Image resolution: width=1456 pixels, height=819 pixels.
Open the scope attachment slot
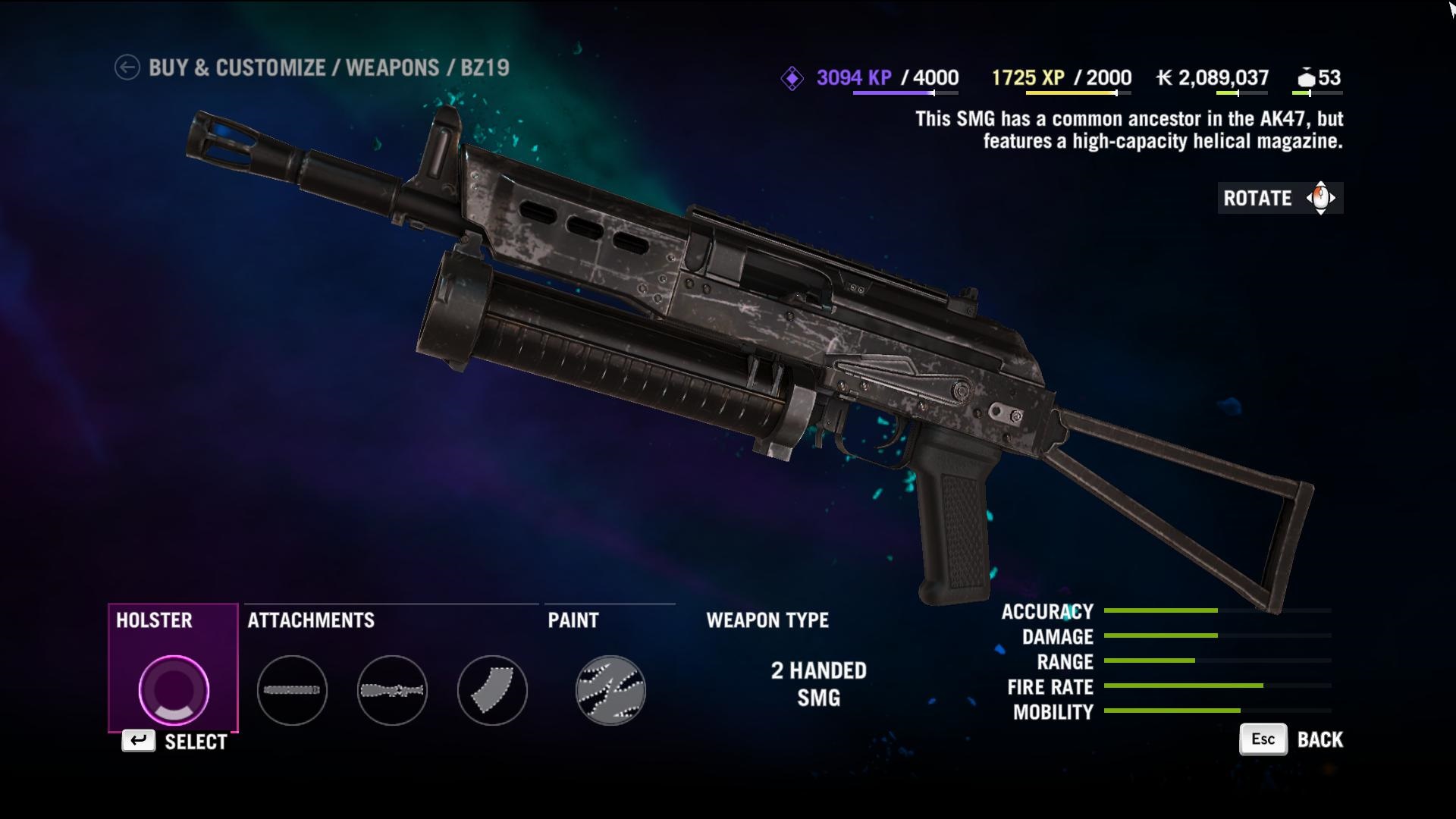click(392, 690)
